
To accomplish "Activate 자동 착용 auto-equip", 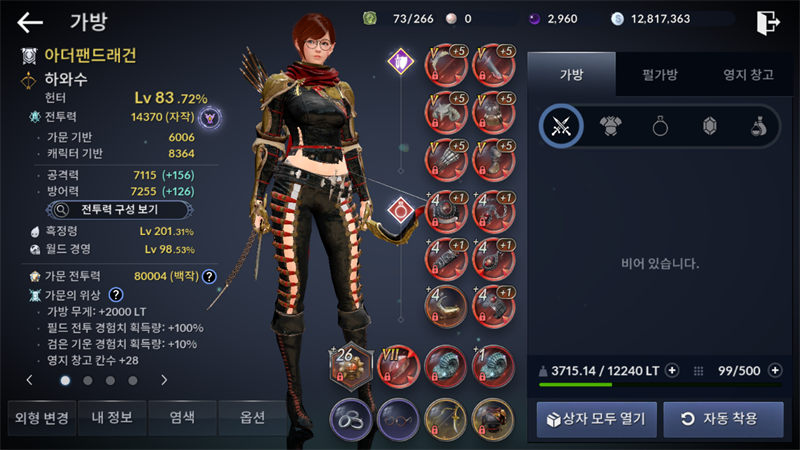I will coord(723,418).
